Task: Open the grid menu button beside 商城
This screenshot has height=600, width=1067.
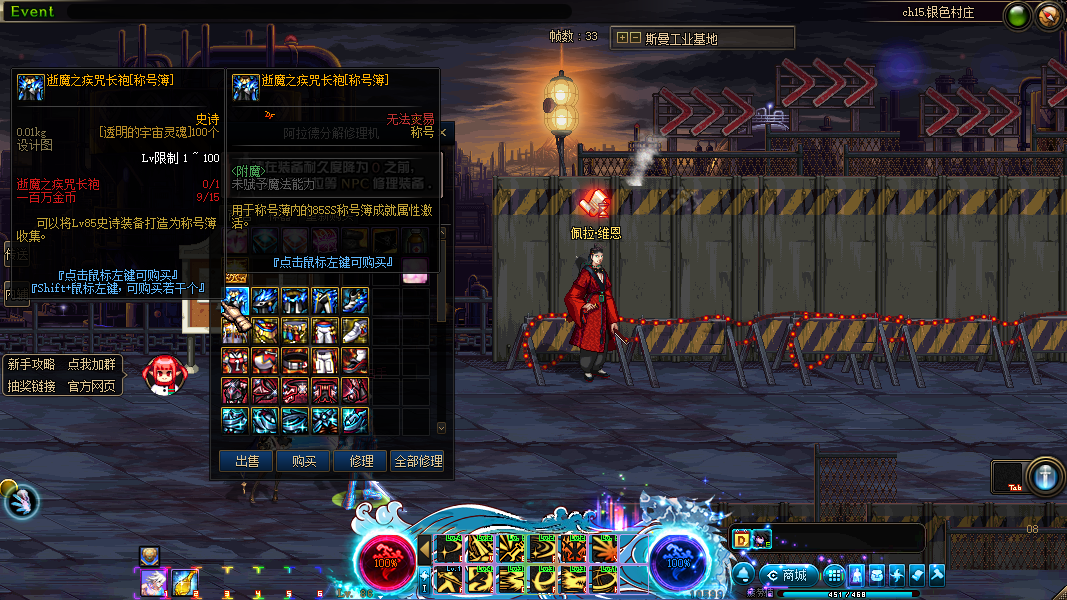Action: coord(834,575)
